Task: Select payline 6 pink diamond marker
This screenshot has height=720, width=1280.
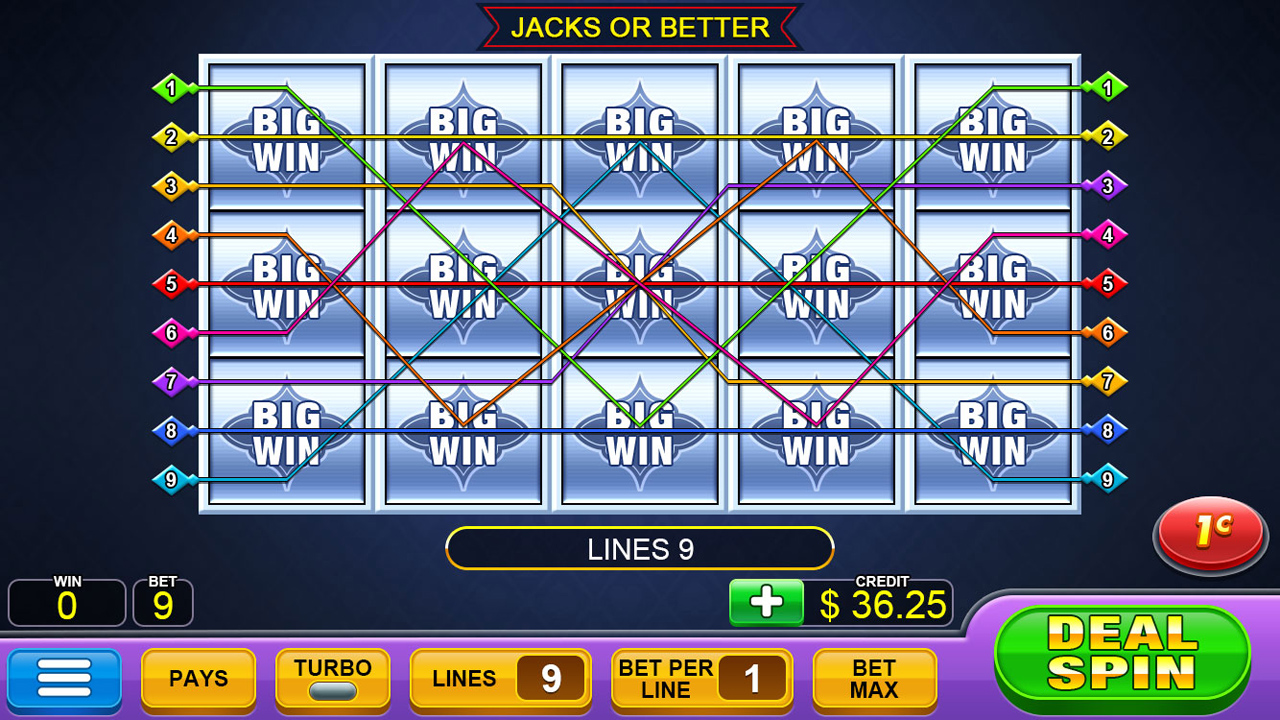Action: click(x=171, y=331)
